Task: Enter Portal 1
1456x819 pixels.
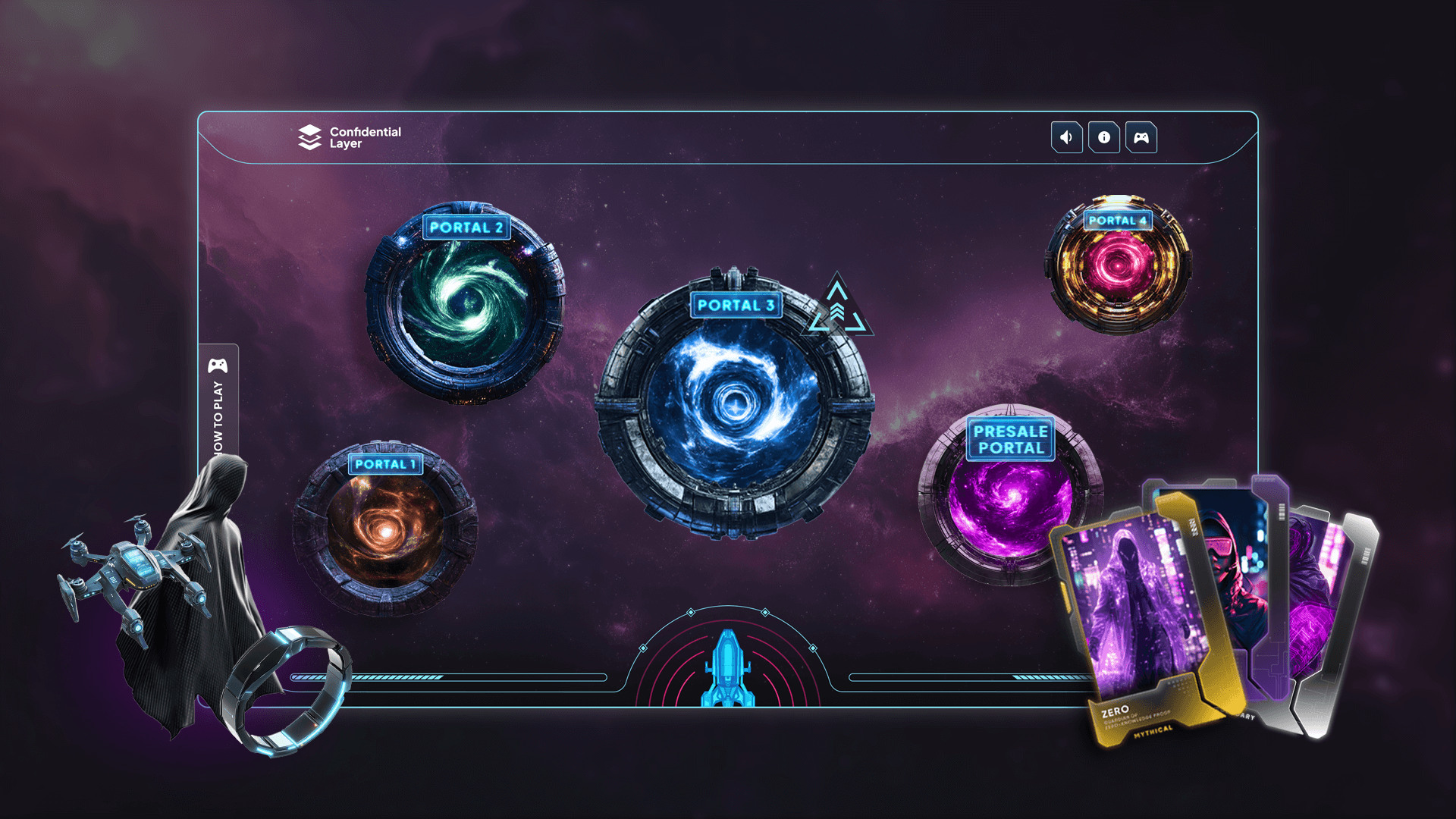Action: 385,527
